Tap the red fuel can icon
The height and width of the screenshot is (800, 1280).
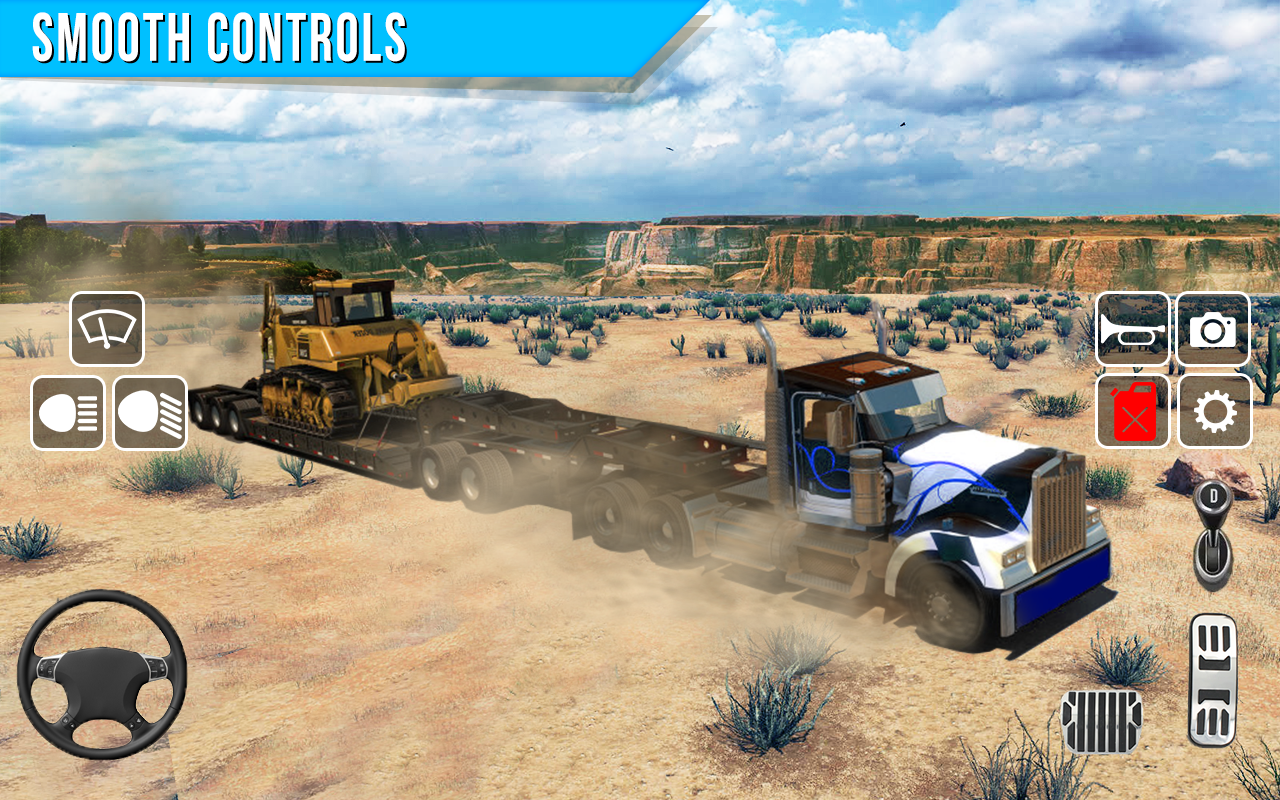tap(1132, 411)
